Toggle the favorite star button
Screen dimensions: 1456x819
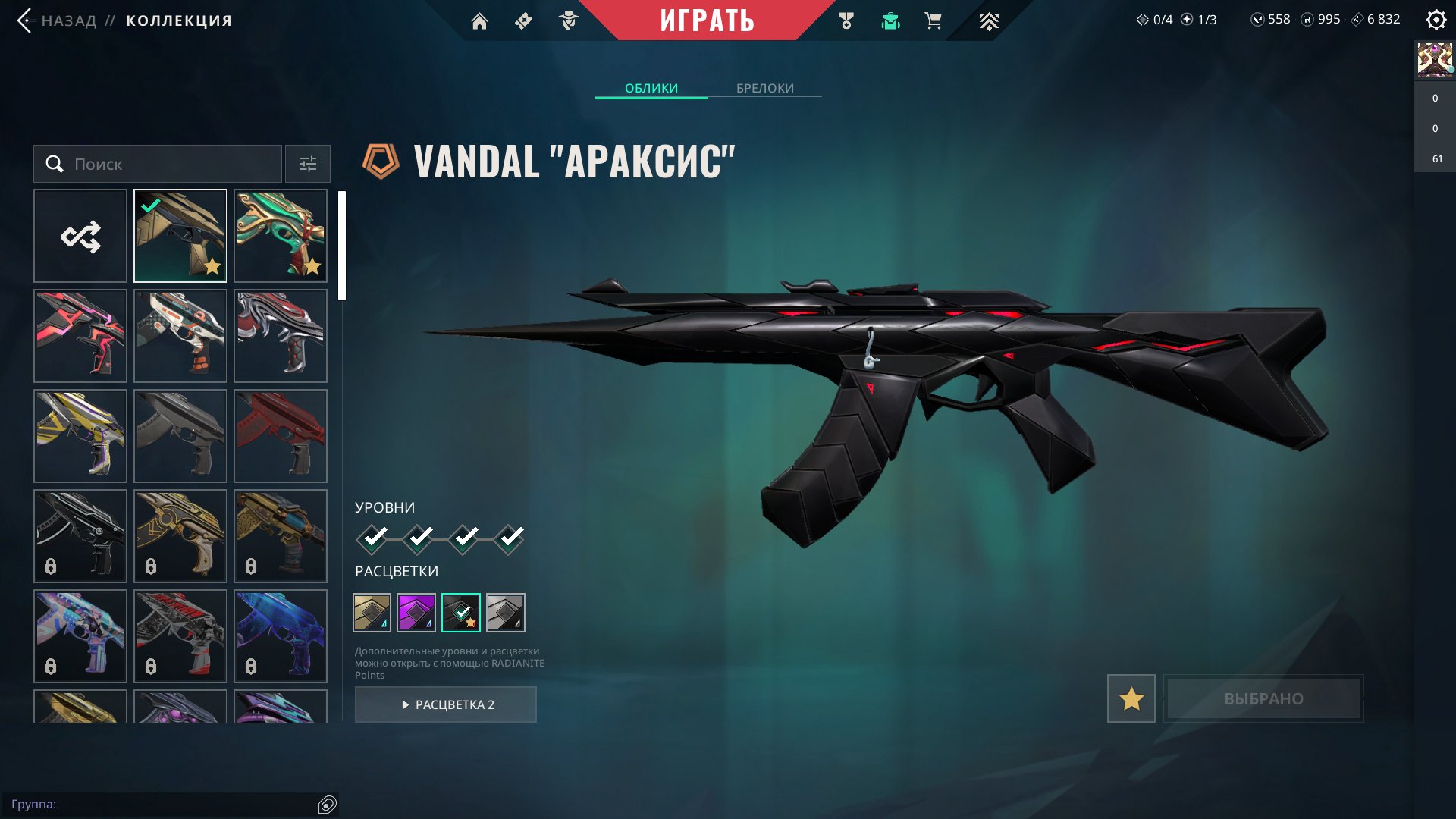coord(1131,698)
